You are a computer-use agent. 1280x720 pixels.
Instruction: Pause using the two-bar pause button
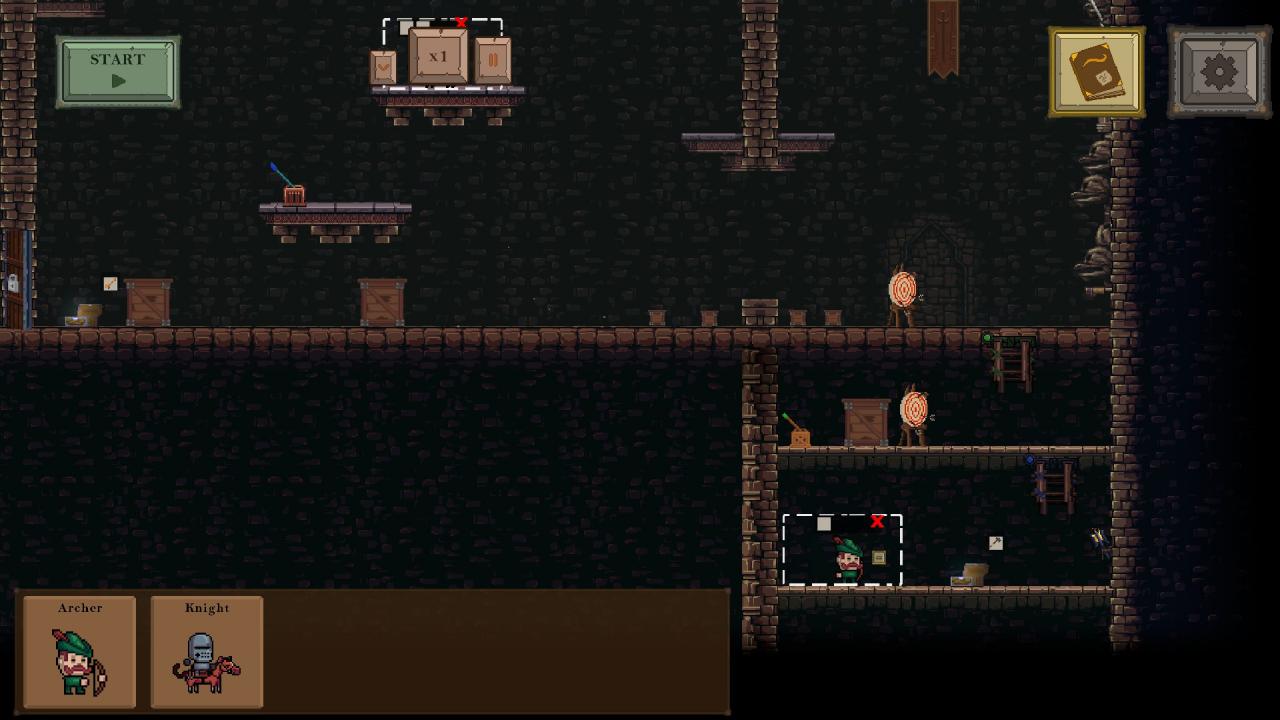tap(493, 60)
